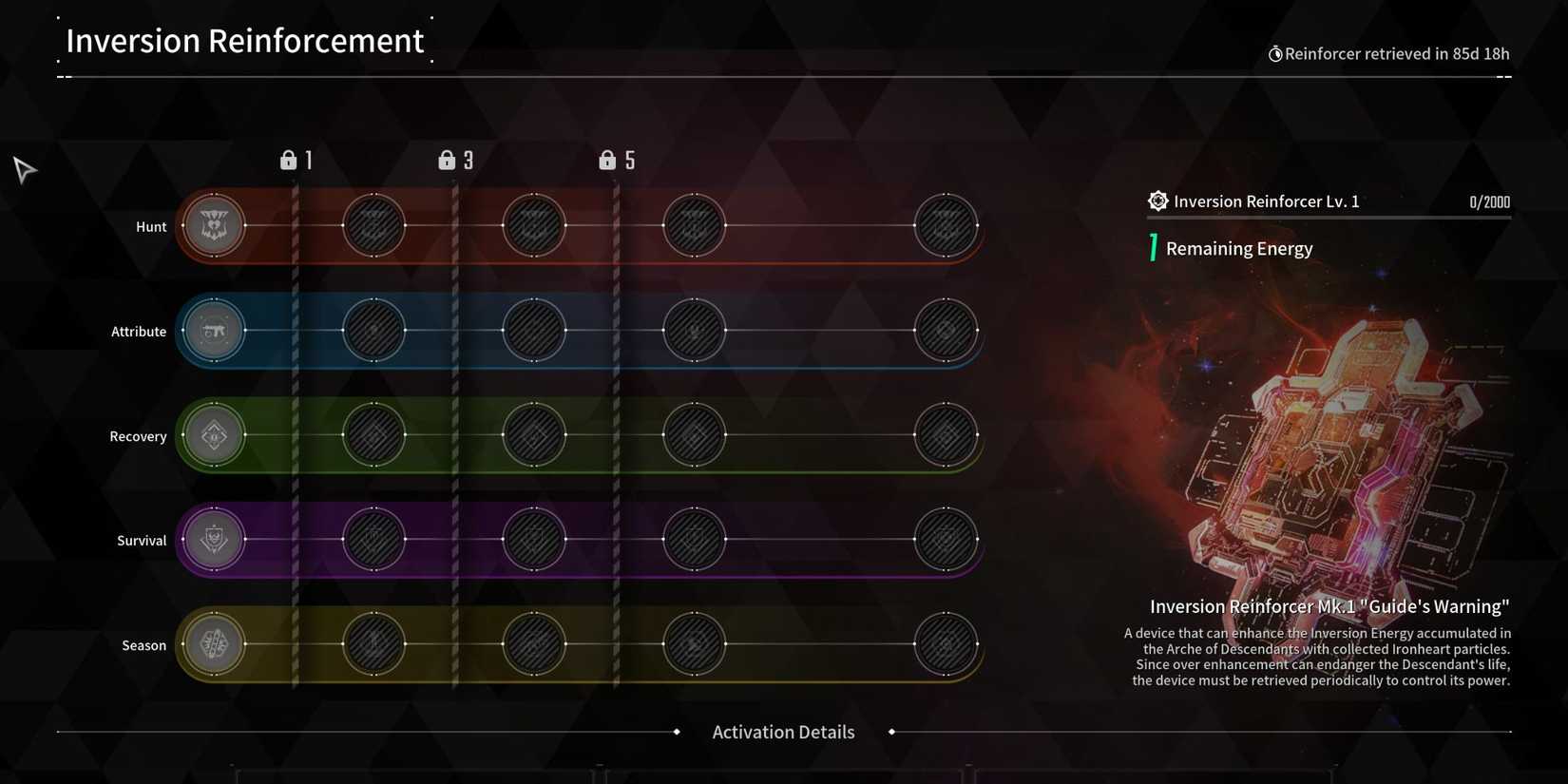
Task: Click the Inversion Reinforcer gear icon
Action: (x=1157, y=201)
